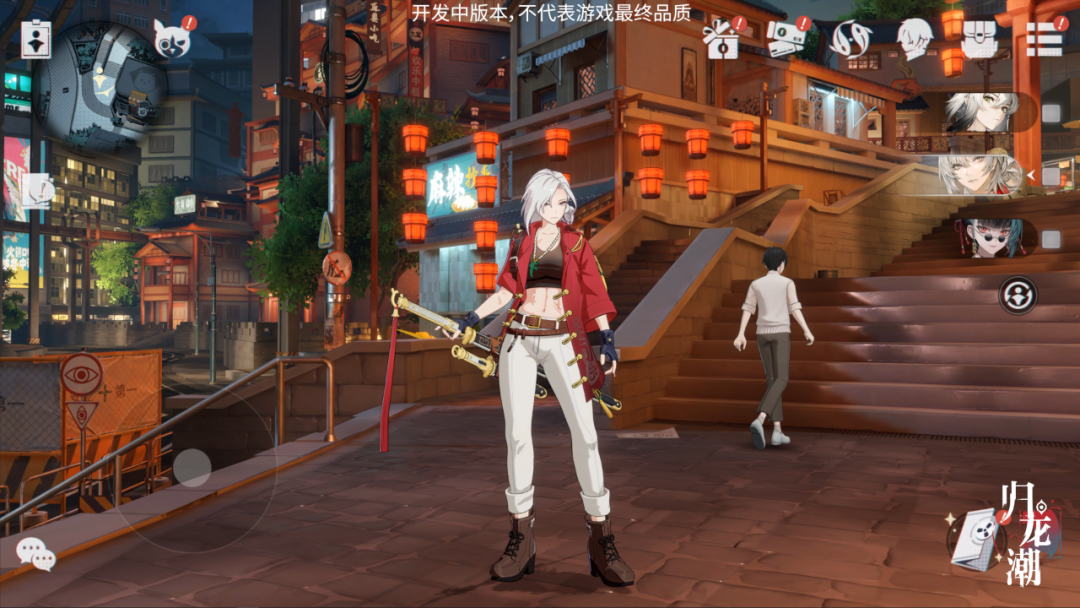This screenshot has width=1080, height=608.
Task: Open the chat bubbles icon
Action: coord(36,553)
